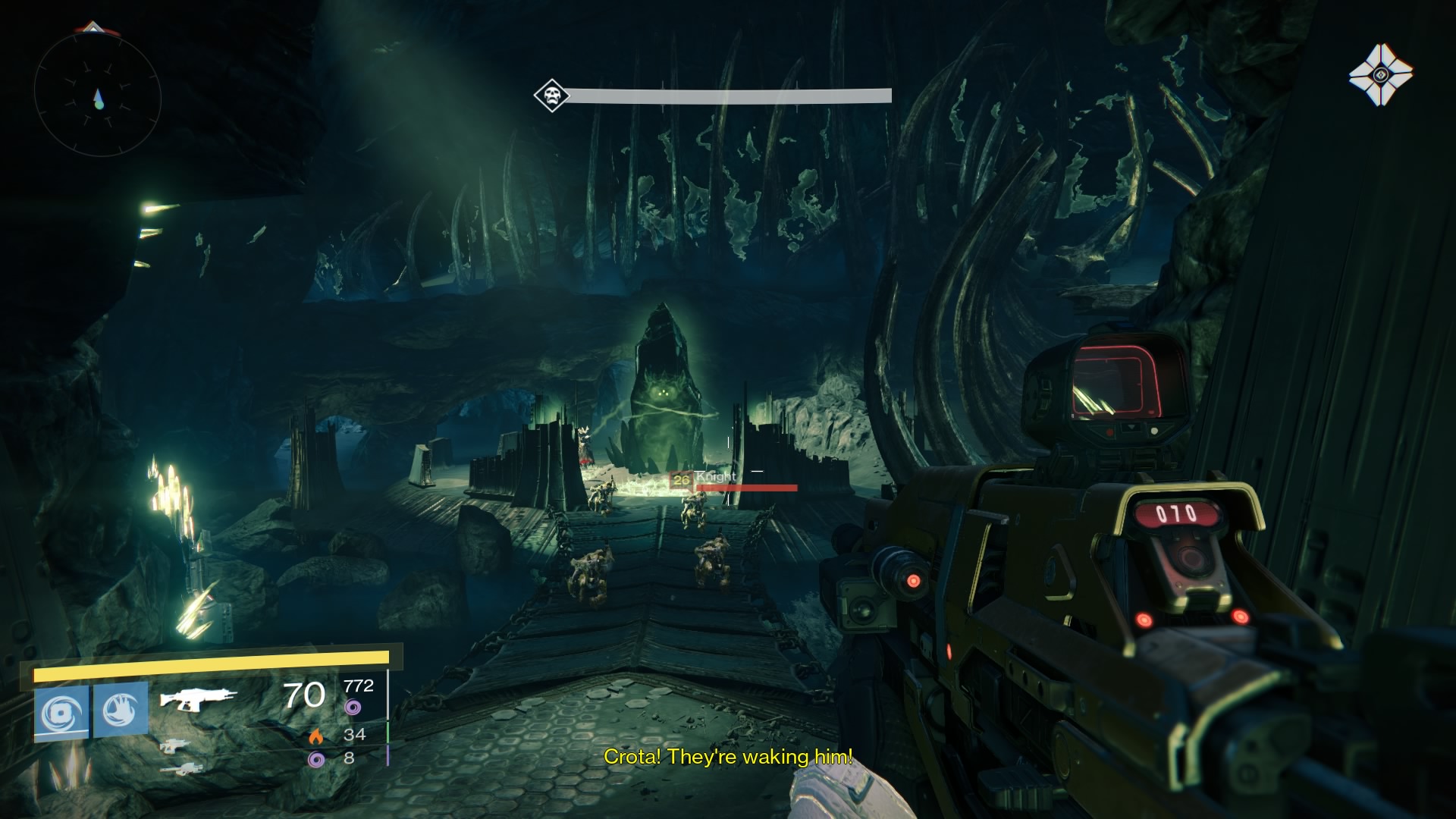
Task: Open the Ghost icon
Action: pos(1381,74)
